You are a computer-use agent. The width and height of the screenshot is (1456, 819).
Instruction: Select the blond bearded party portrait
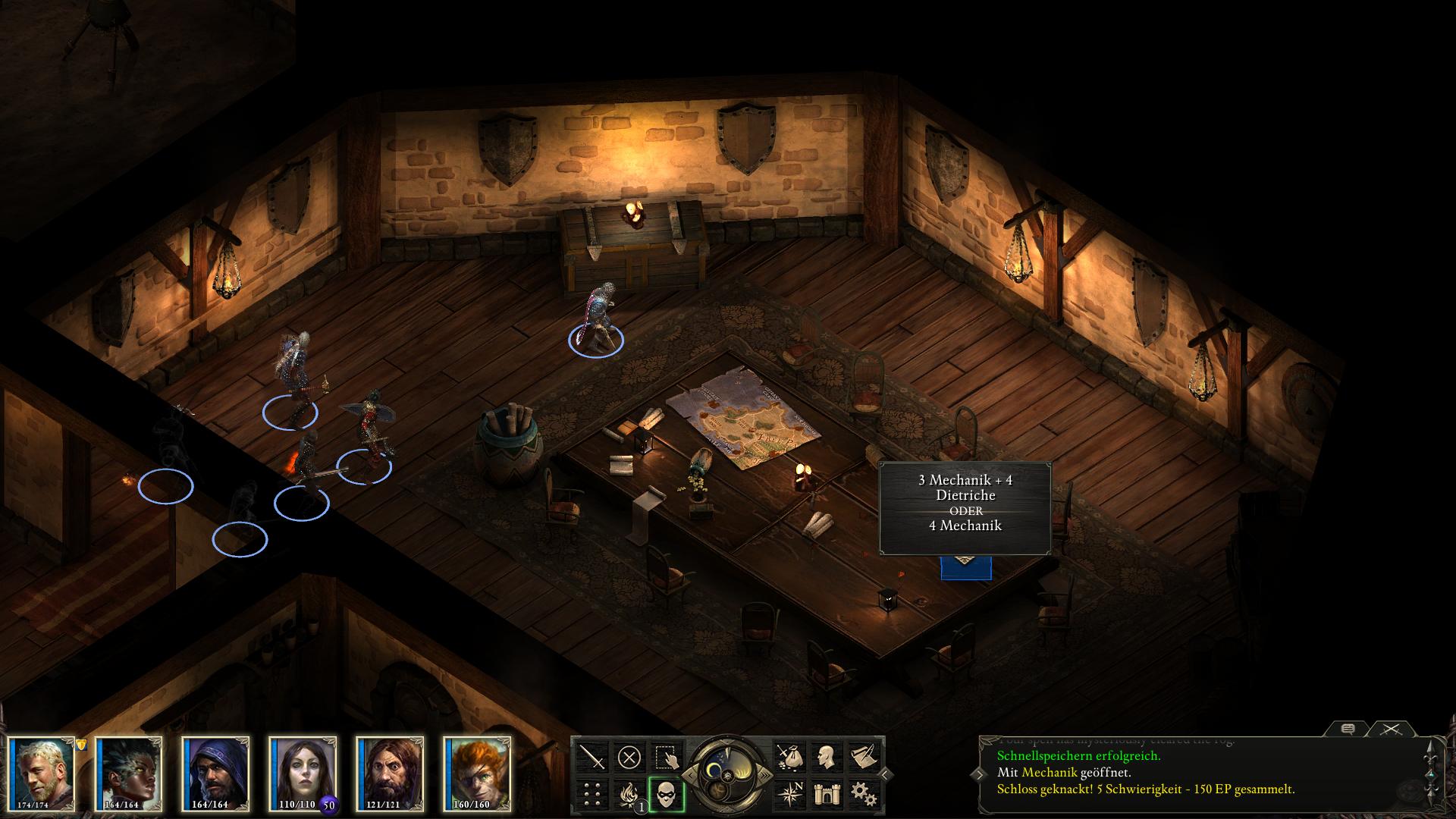click(x=42, y=773)
